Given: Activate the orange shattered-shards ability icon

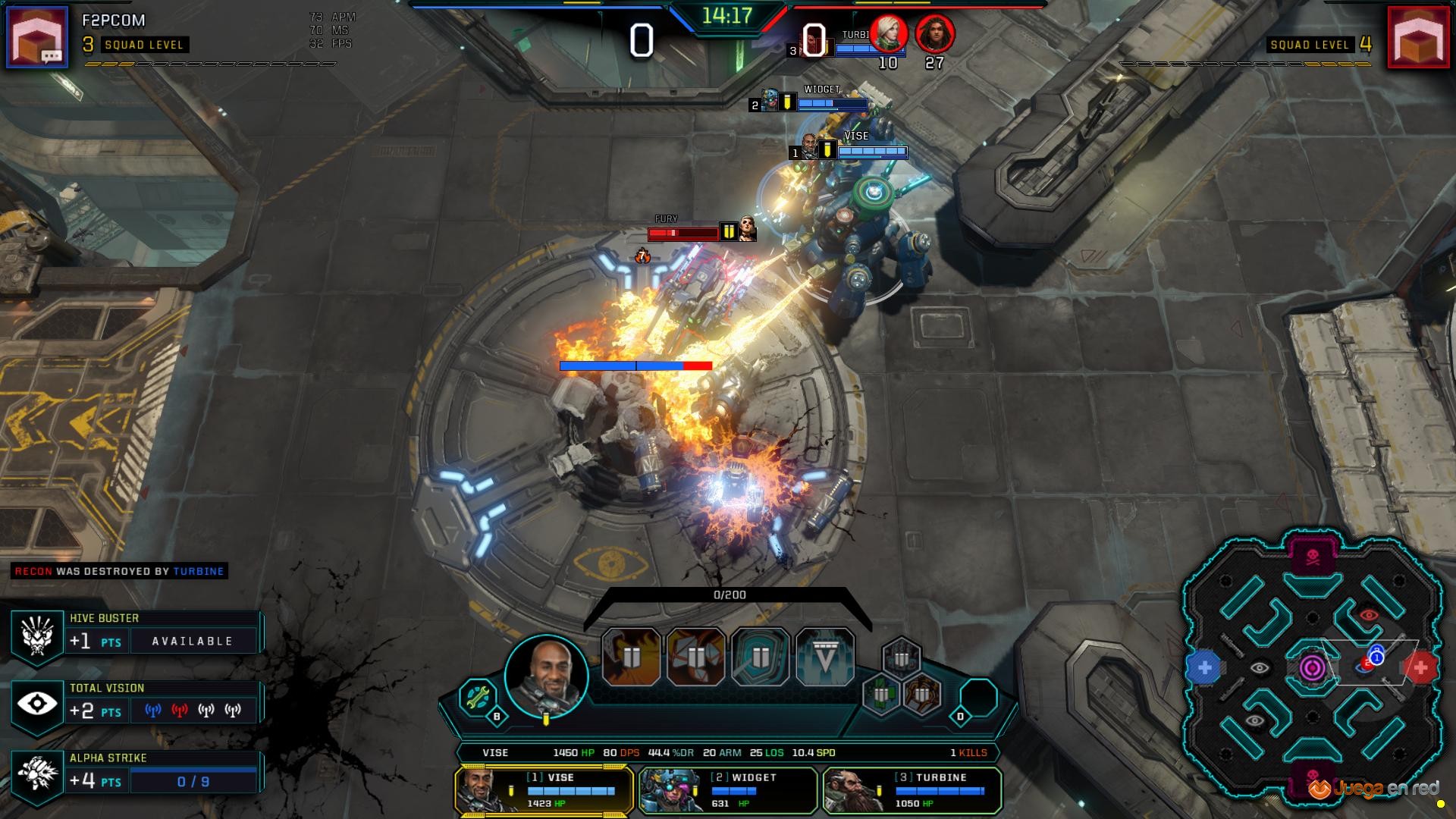Looking at the screenshot, I should (695, 657).
